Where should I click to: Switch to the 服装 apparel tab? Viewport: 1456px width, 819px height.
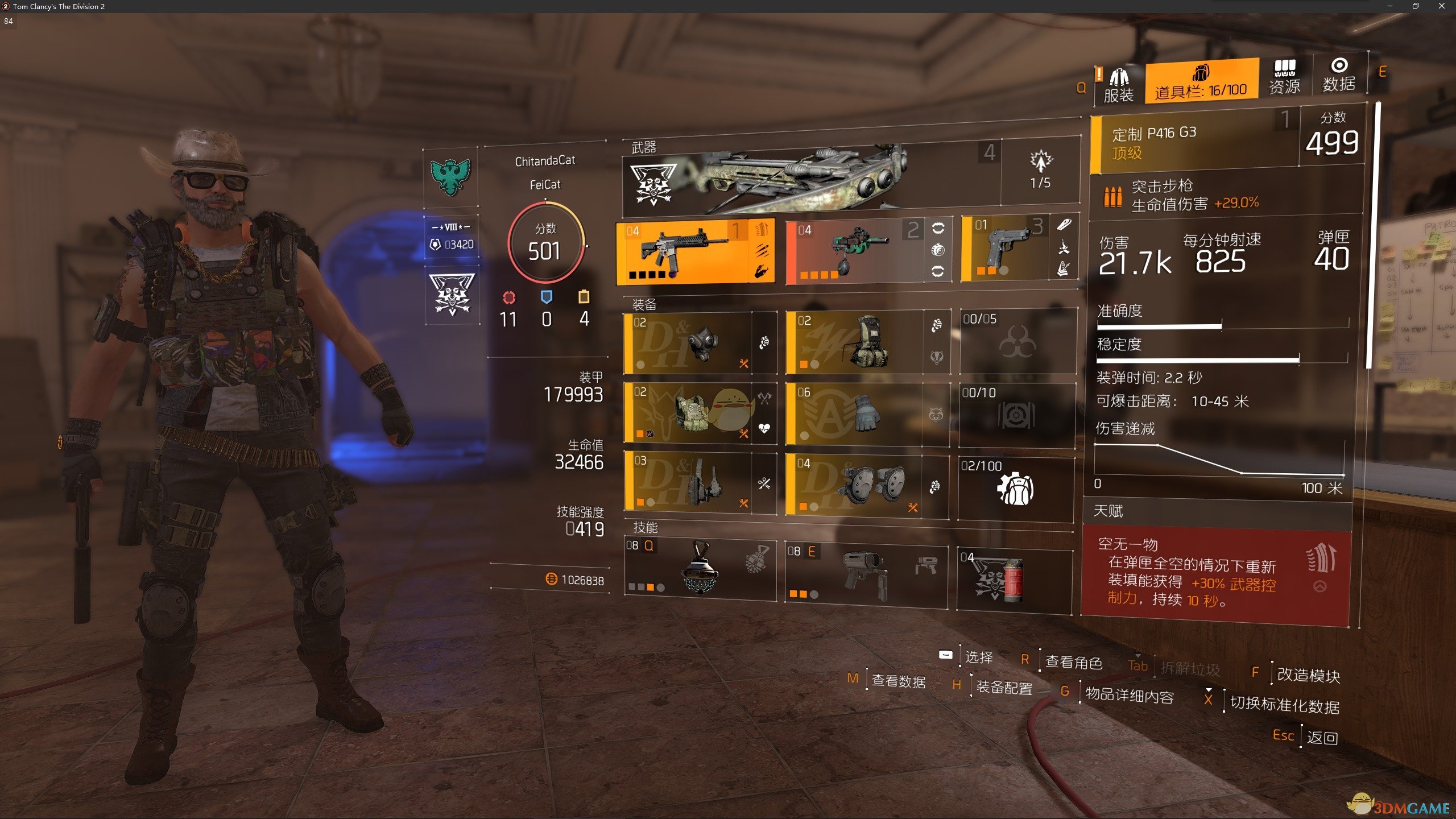click(x=1118, y=85)
